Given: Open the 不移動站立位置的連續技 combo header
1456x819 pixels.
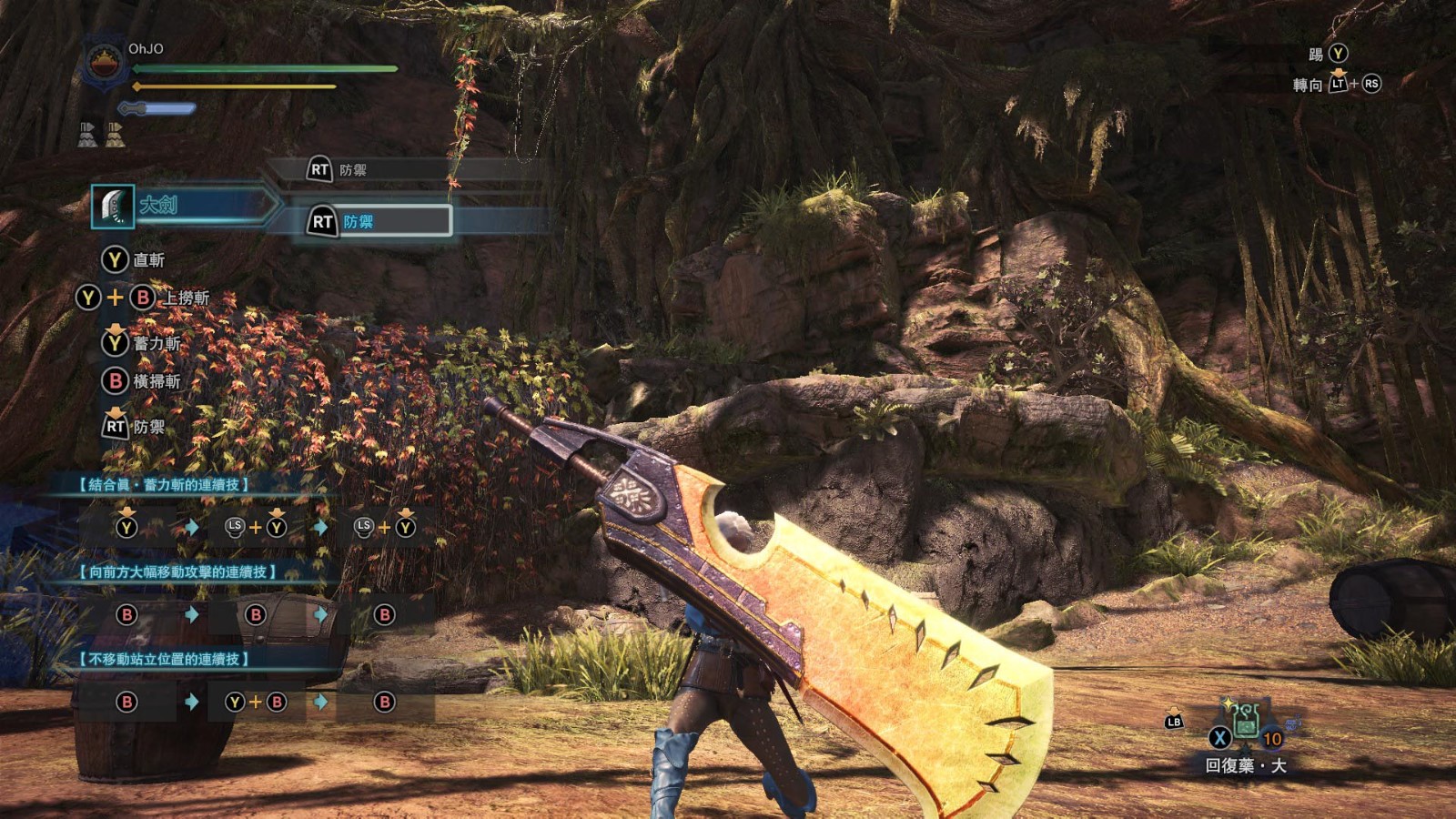Looking at the screenshot, I should click(x=164, y=659).
